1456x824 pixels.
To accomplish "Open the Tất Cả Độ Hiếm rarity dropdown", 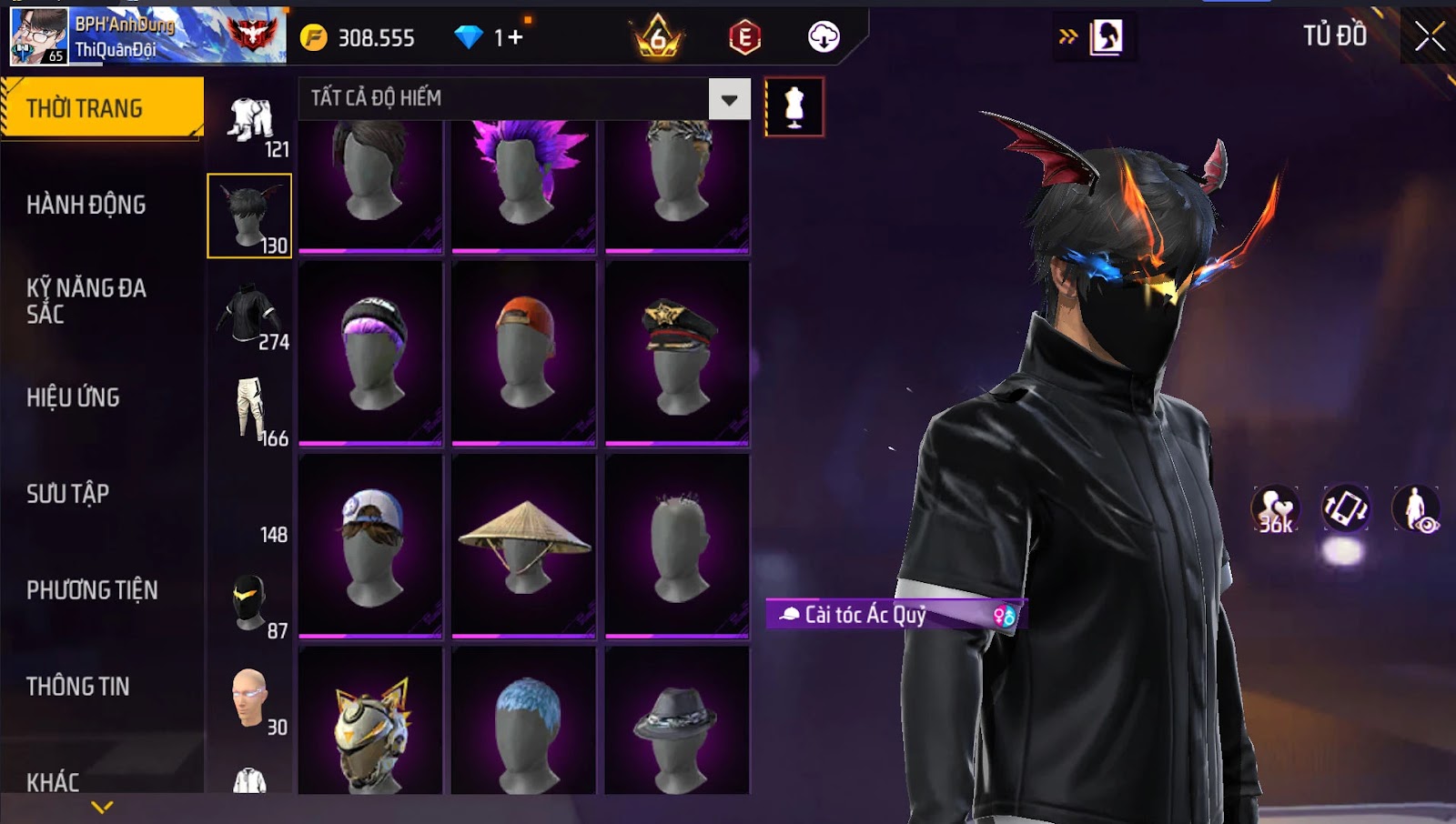I will [729, 99].
